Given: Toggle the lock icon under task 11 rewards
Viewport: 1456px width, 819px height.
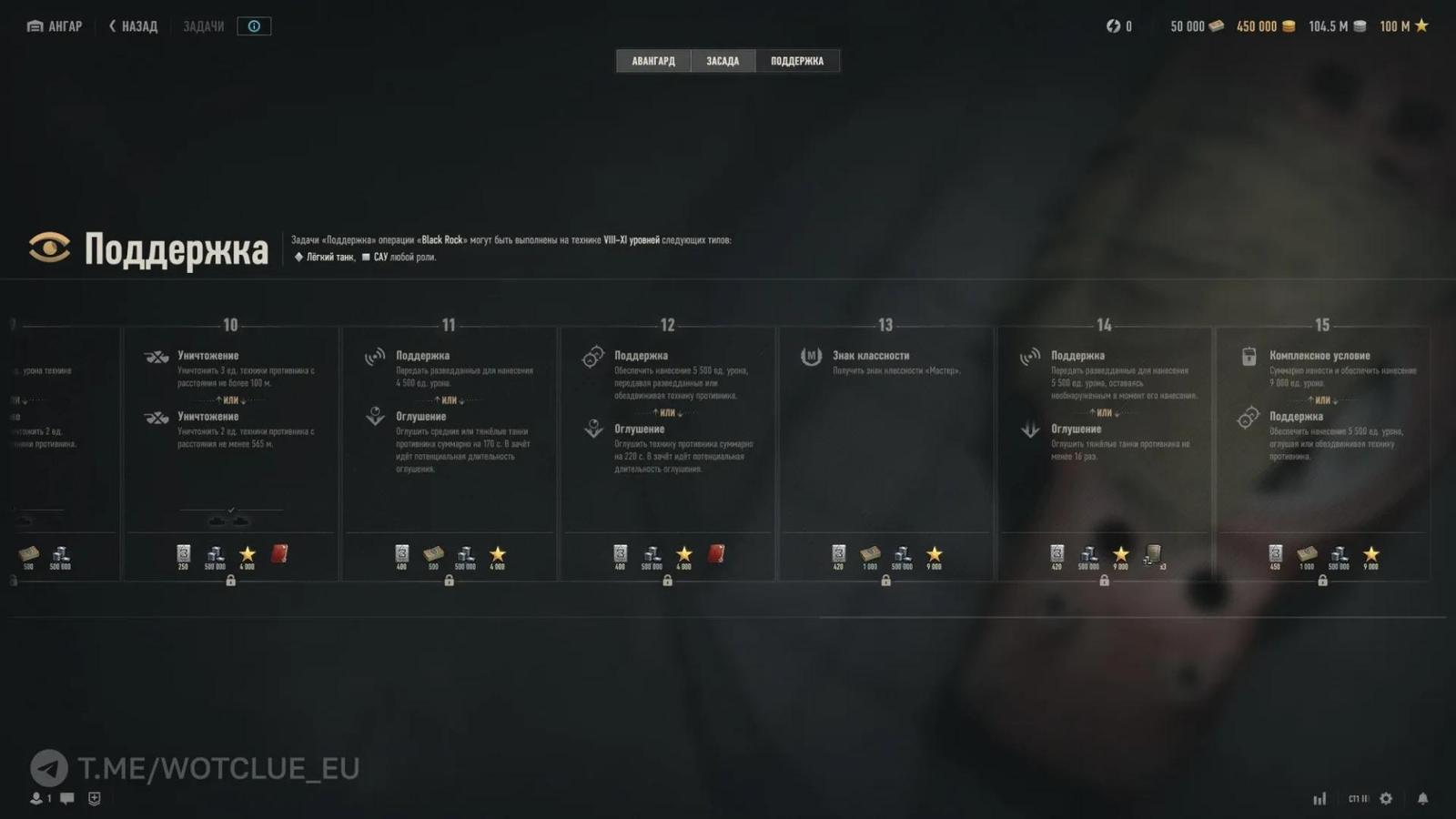Looking at the screenshot, I should [x=448, y=580].
